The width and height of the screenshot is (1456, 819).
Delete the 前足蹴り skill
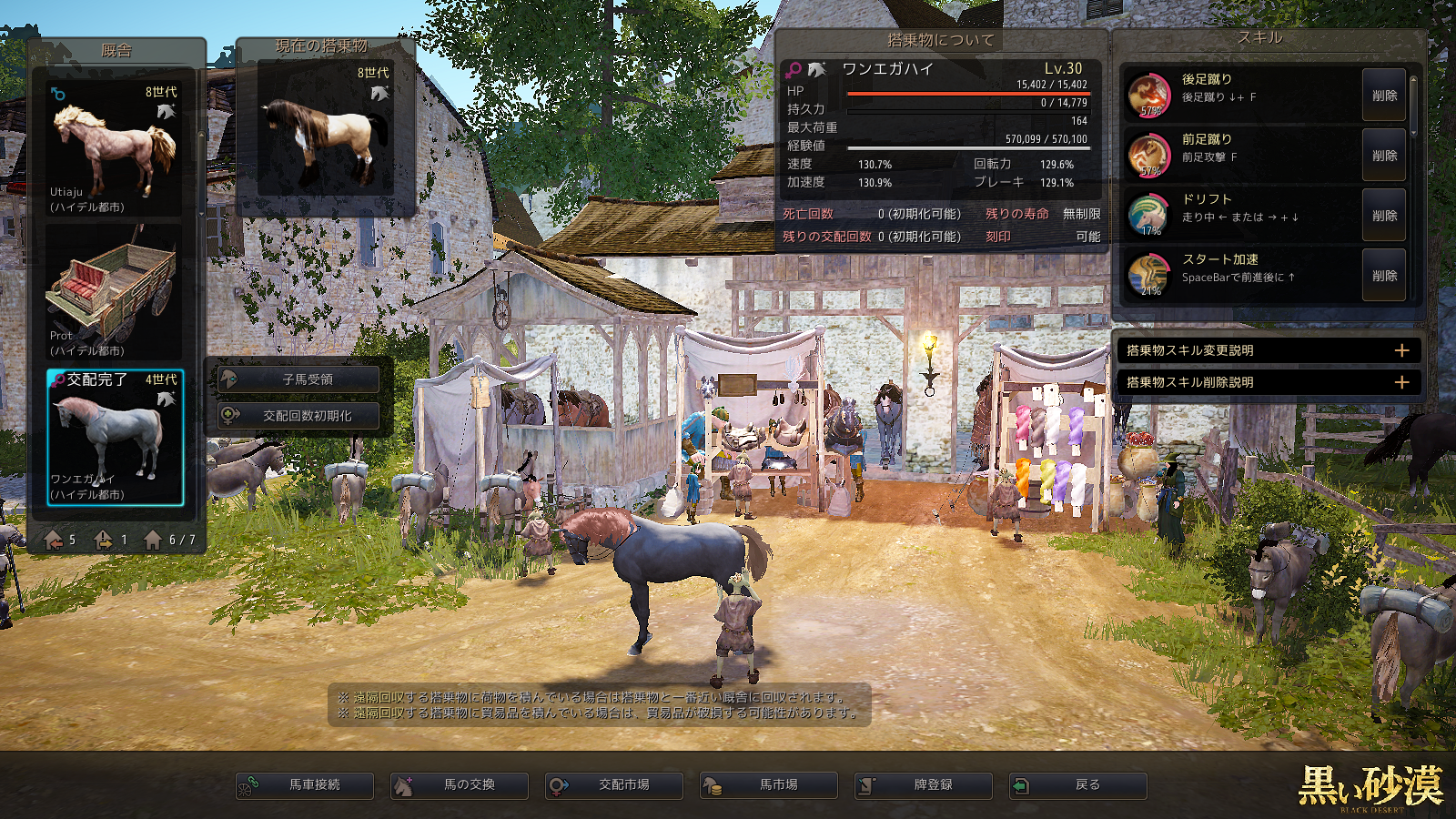click(1384, 156)
